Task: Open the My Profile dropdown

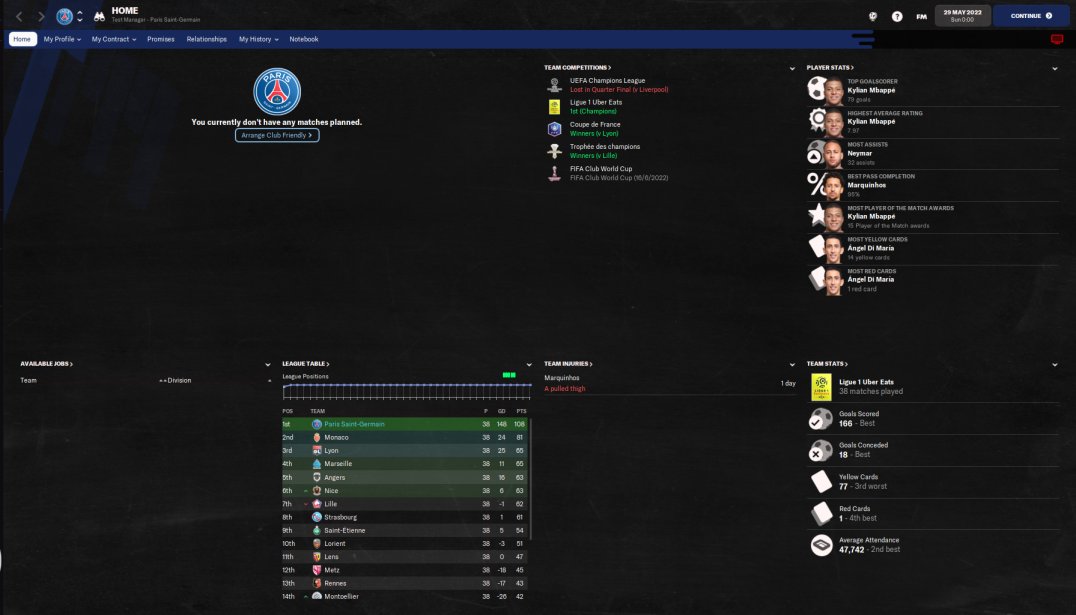Action: click(62, 39)
